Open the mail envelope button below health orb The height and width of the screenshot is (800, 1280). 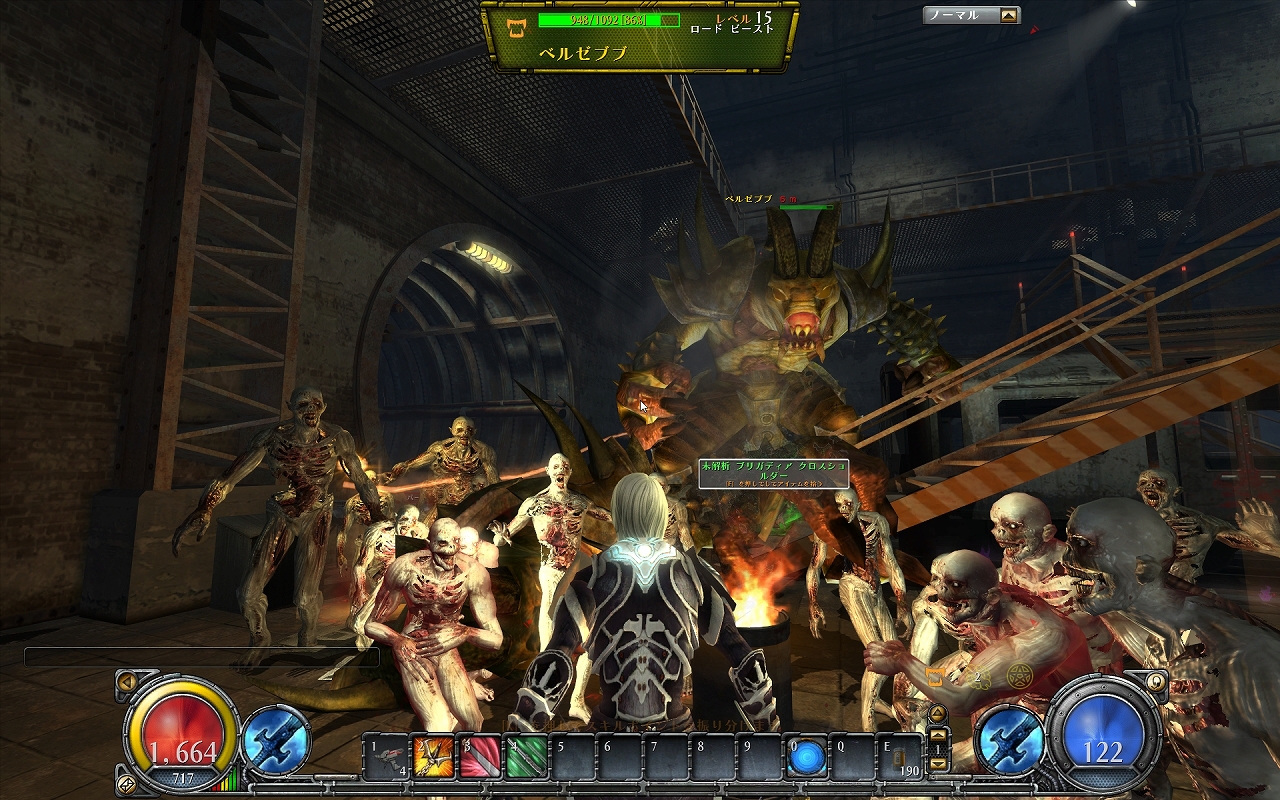point(127,783)
